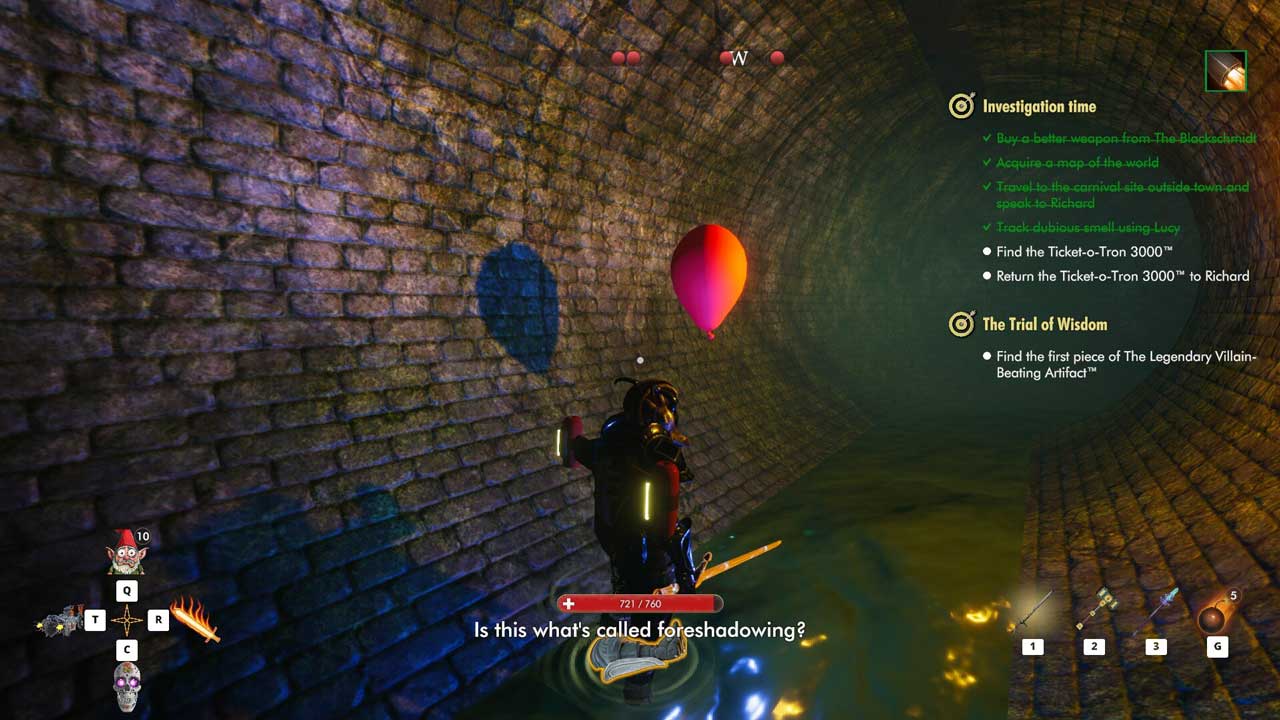Click the Find the Ticket-o-Tron 3000 objective
This screenshot has width=1280, height=720.
click(1084, 252)
